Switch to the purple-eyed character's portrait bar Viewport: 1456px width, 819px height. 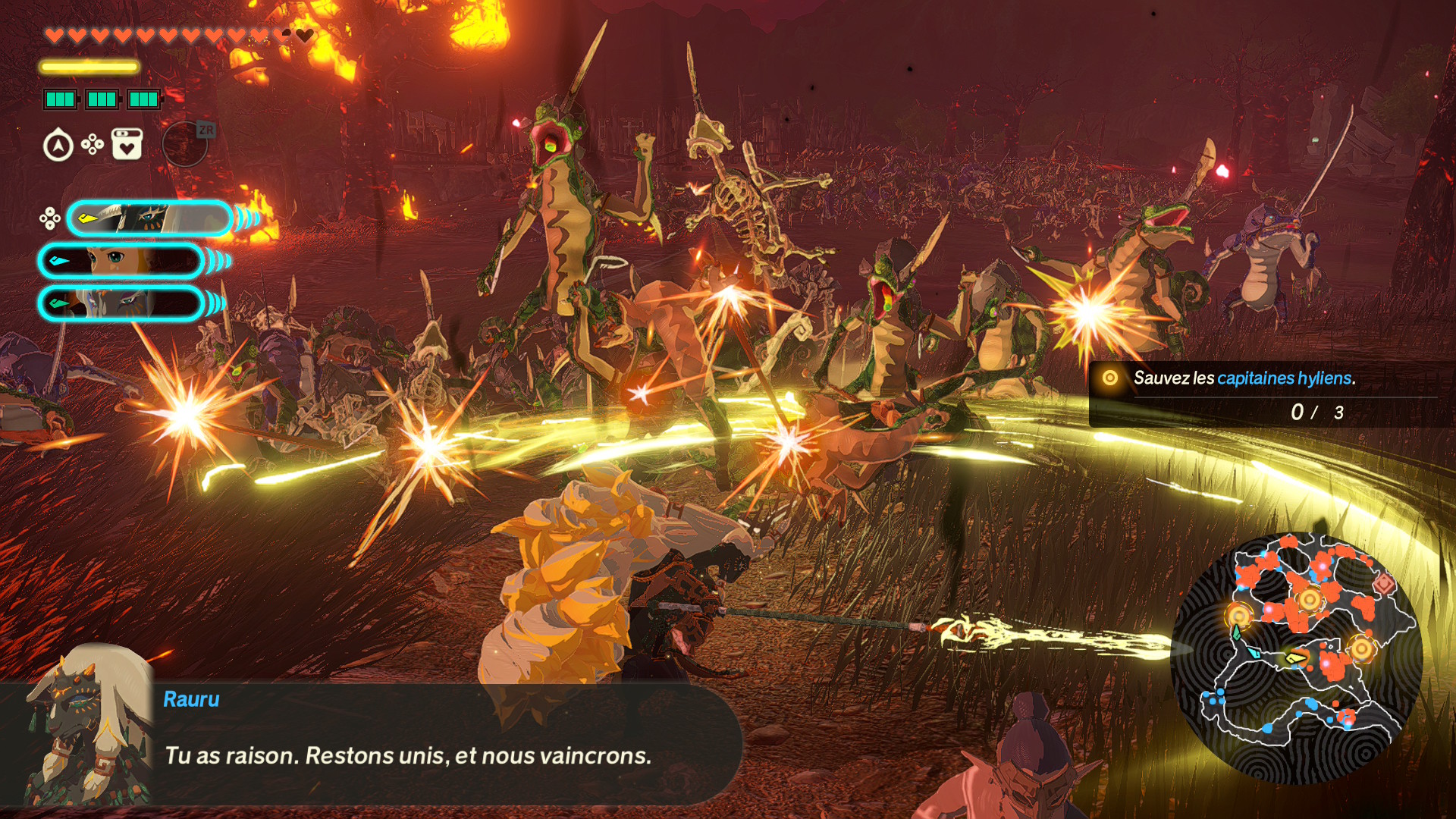(121, 303)
